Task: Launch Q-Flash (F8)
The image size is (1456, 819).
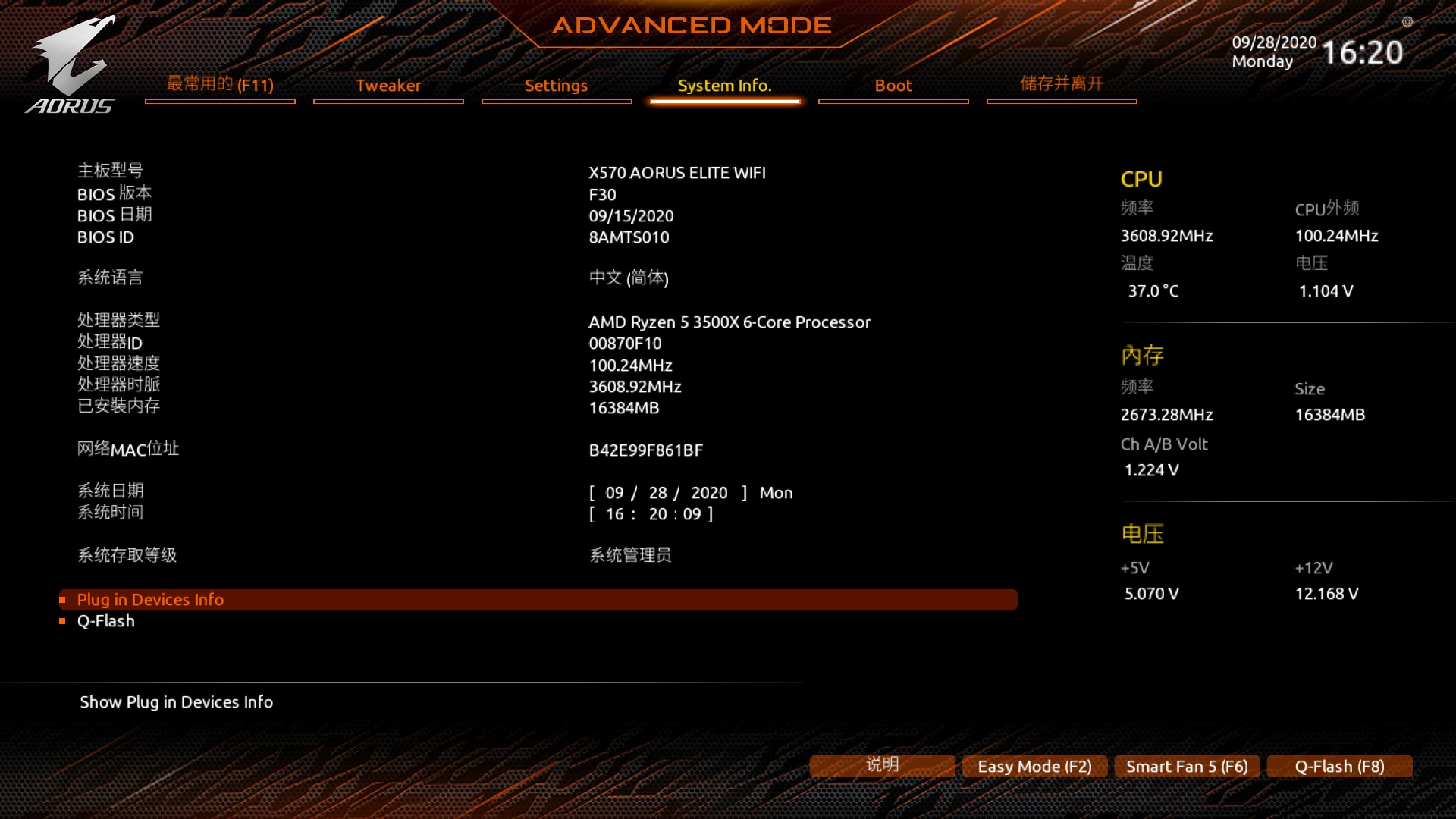Action: pyautogui.click(x=1338, y=766)
